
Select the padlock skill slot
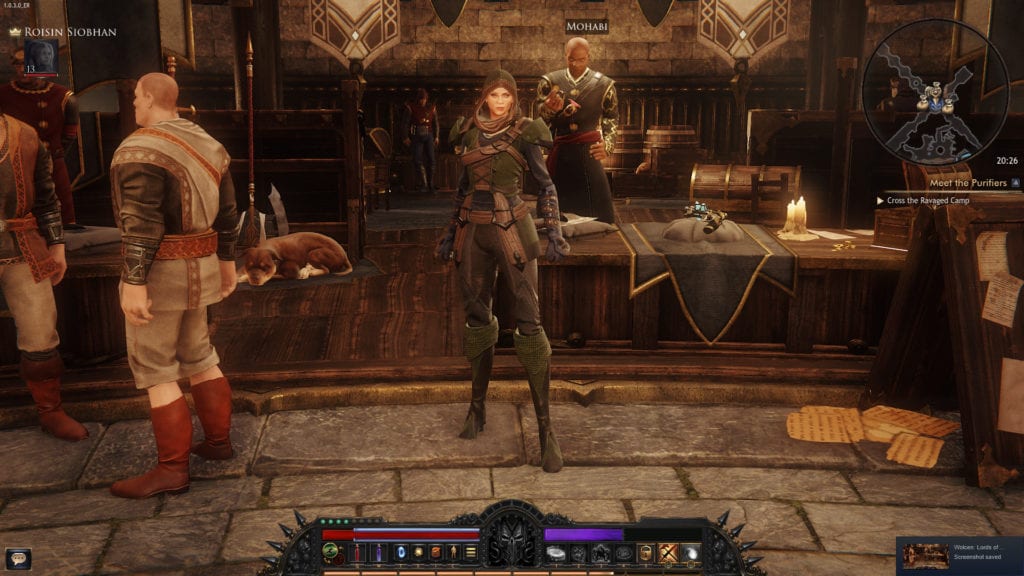tap(646, 553)
